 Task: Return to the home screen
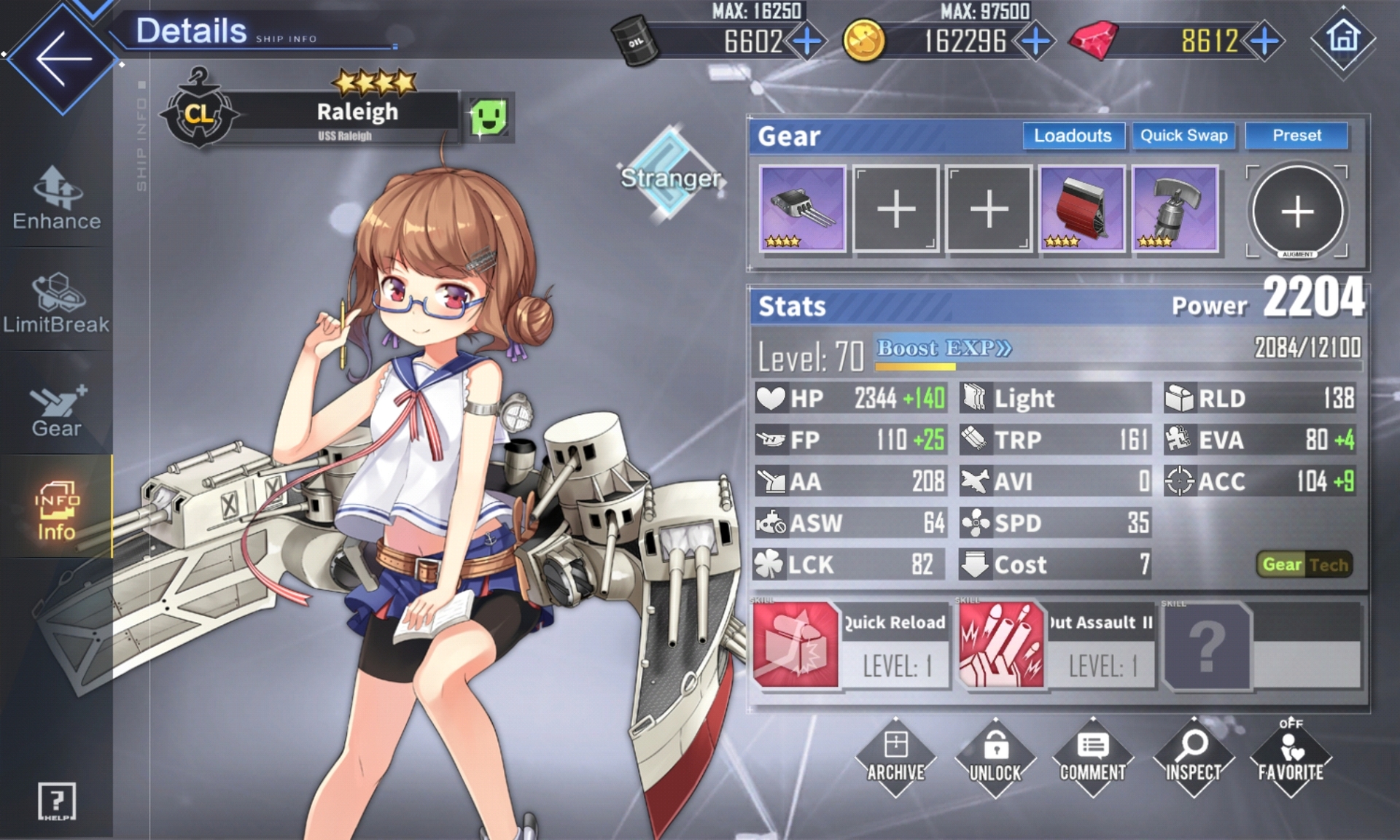click(x=1343, y=38)
